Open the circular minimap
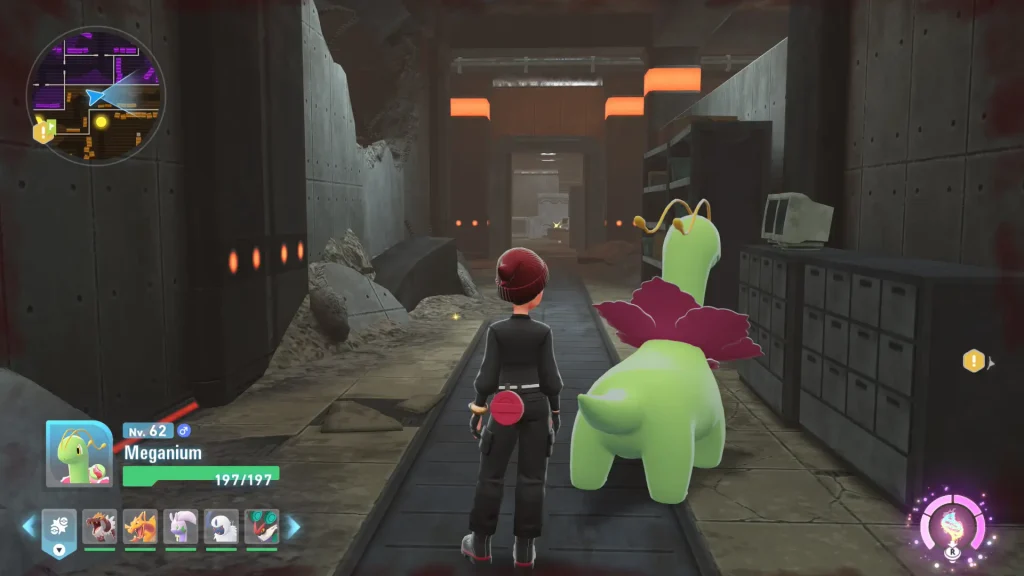 tap(95, 96)
